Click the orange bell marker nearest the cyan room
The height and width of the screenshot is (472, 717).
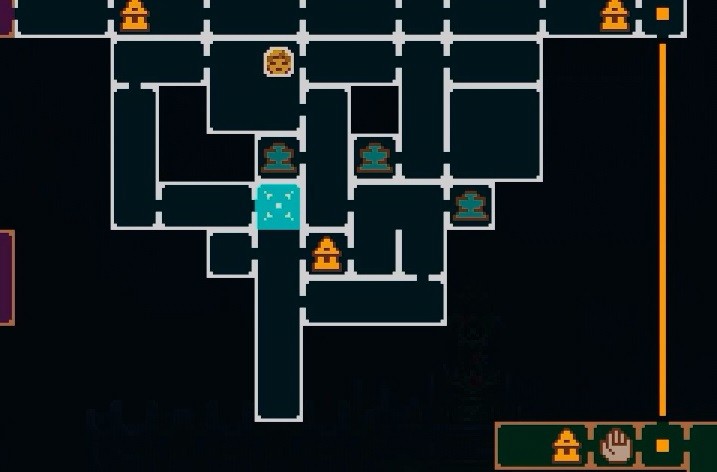pos(325,255)
